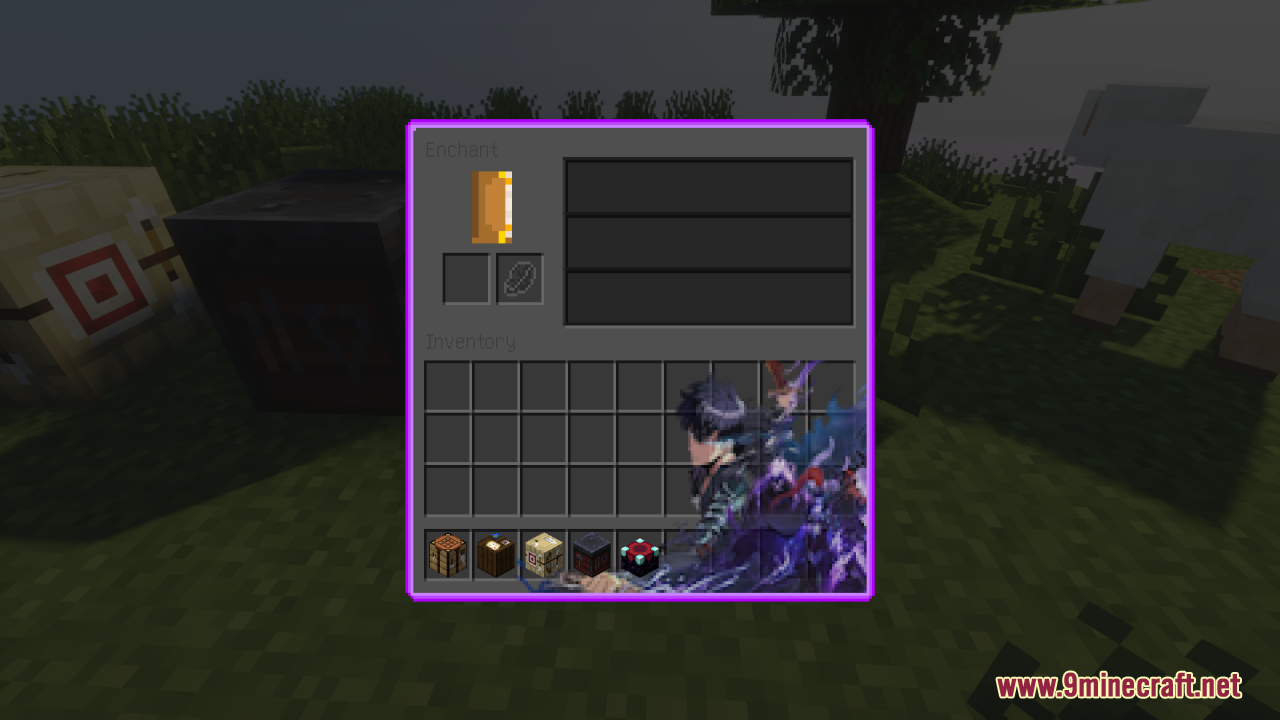Screen dimensions: 1280x720
Task: Choose the second enchantment option row
Action: point(708,241)
